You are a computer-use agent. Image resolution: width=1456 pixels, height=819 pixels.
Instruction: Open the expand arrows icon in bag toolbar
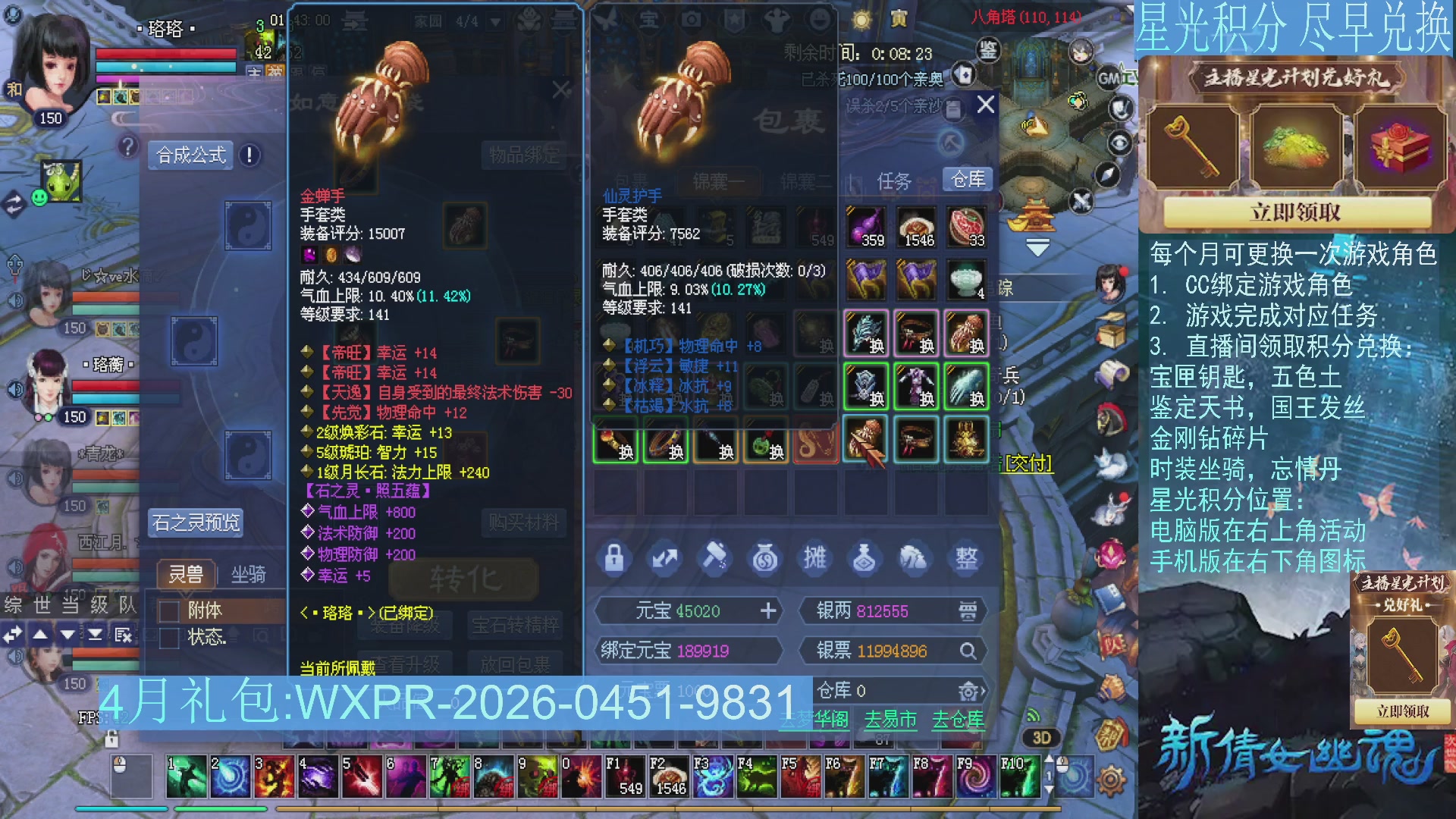[x=665, y=559]
